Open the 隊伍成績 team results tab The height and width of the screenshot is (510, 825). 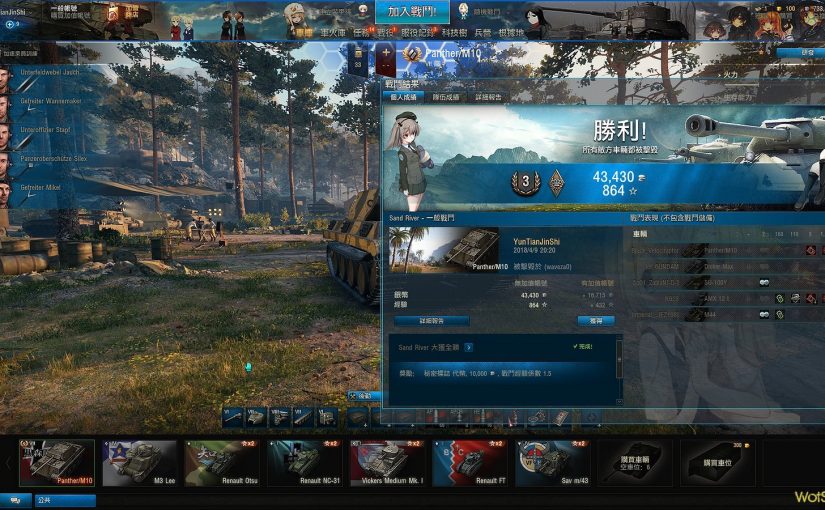445,97
